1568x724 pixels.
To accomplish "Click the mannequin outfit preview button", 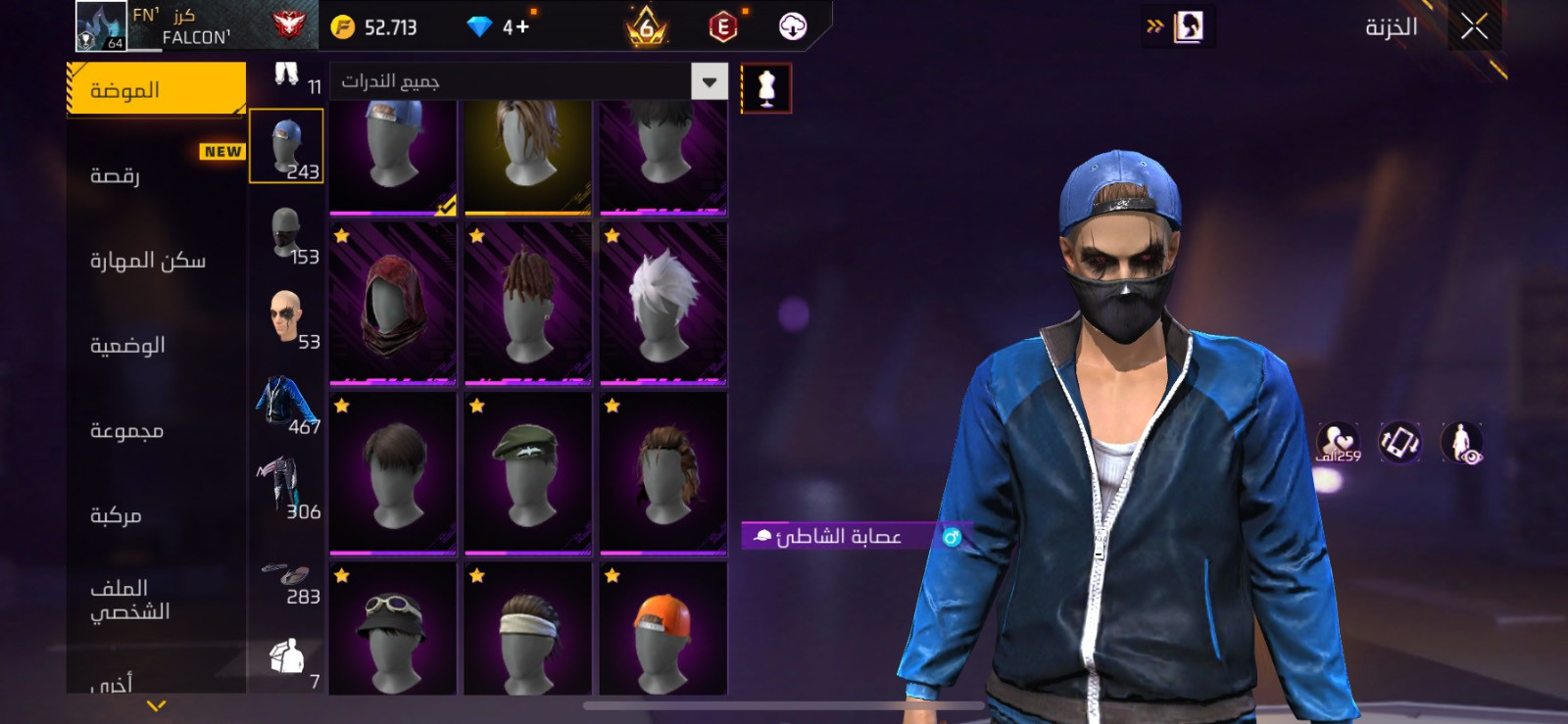I will pyautogui.click(x=766, y=89).
